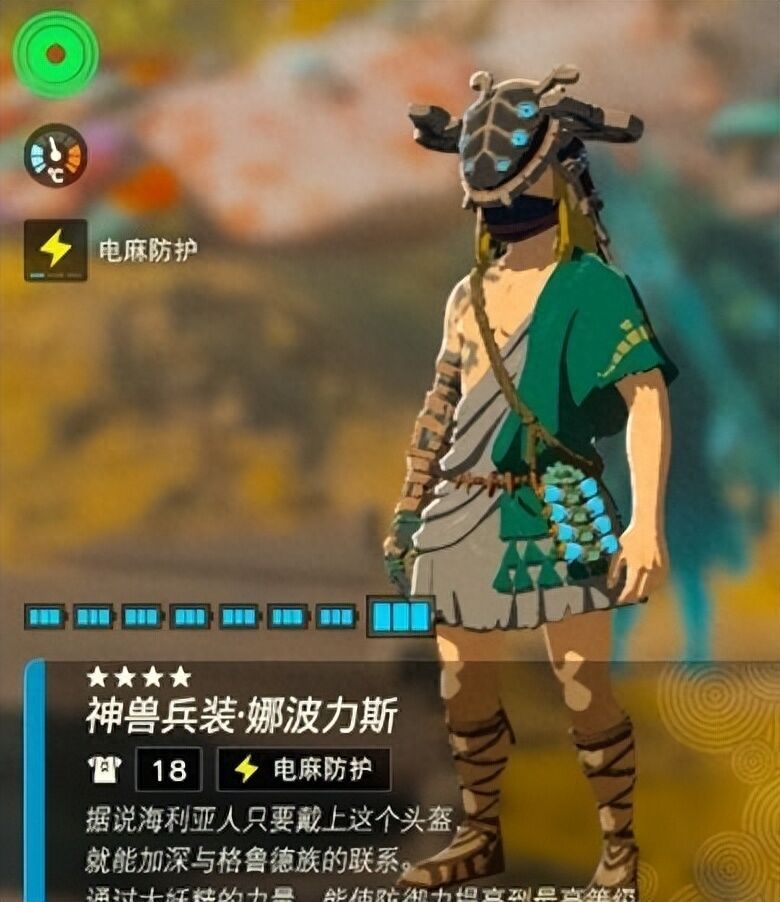Select the temperature gauge icon
Viewport: 780px width, 902px height.
[55, 155]
